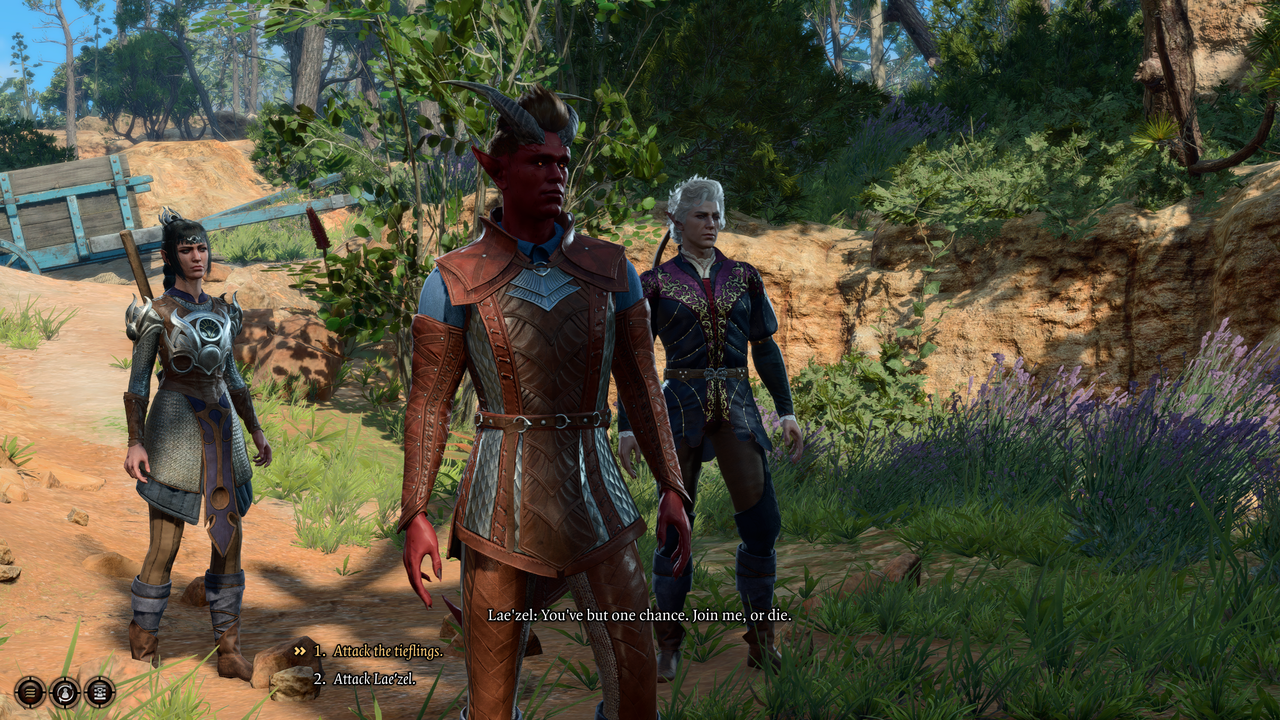1280x720 pixels.
Task: Open the dialogue history log icon
Action: click(x=30, y=691)
